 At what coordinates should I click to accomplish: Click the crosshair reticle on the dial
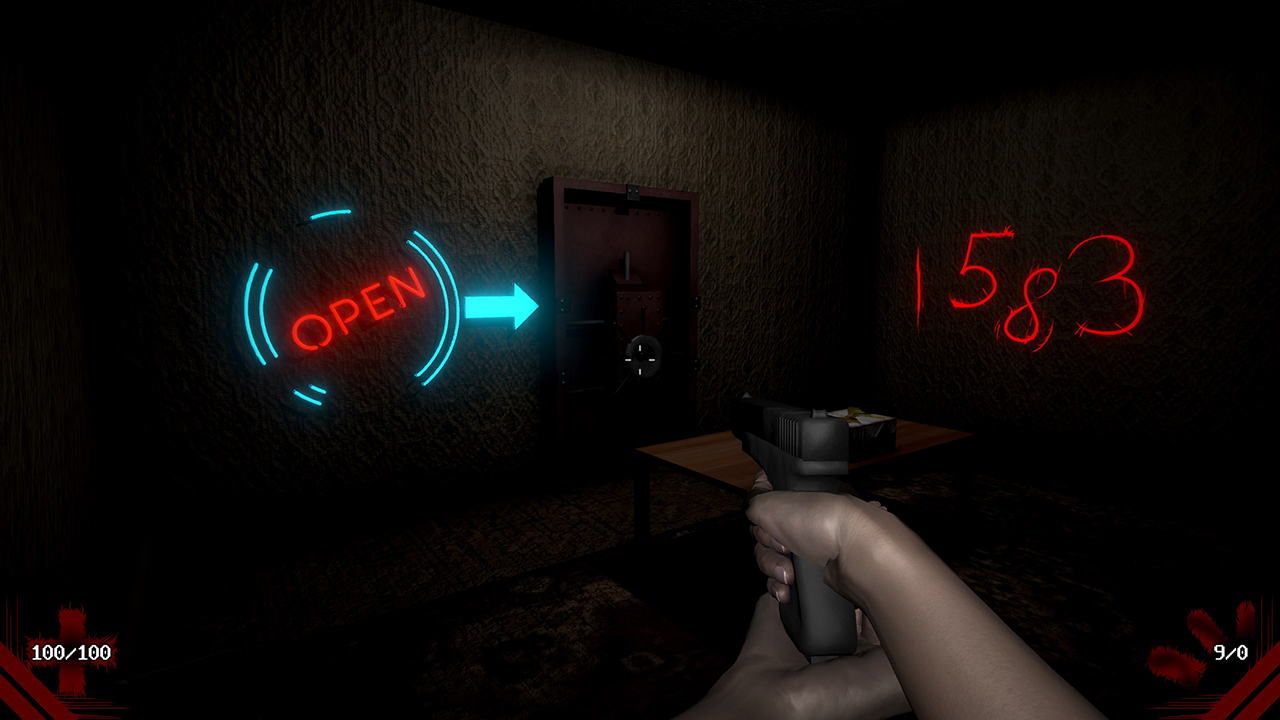click(x=641, y=356)
